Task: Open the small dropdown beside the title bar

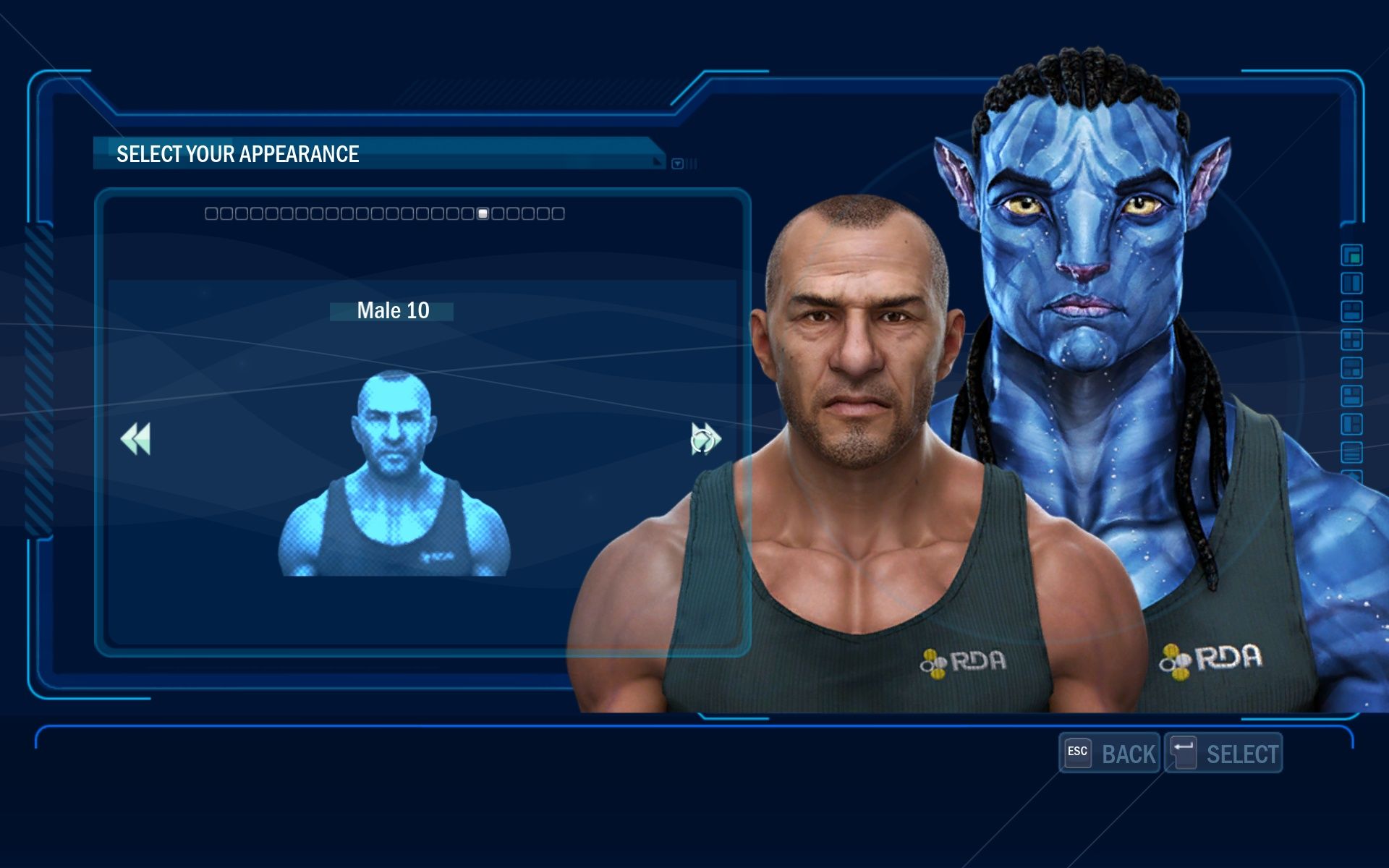Action: click(x=678, y=164)
